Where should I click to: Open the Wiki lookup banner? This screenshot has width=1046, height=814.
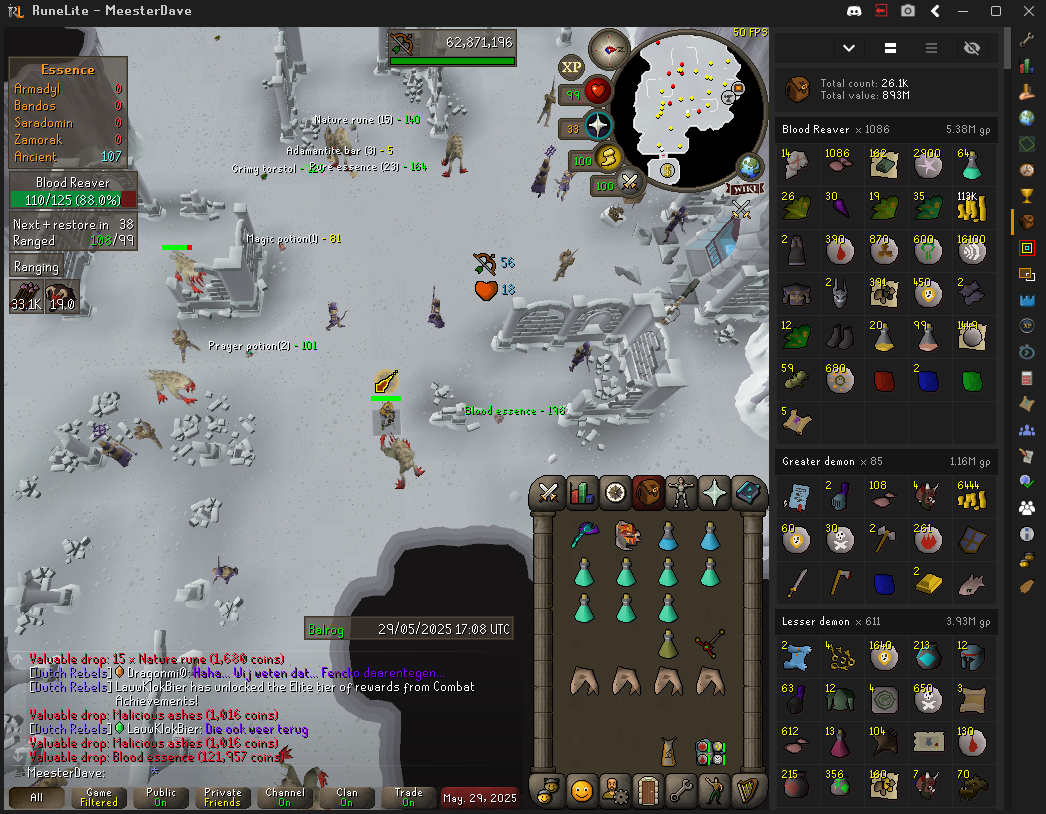[x=745, y=188]
